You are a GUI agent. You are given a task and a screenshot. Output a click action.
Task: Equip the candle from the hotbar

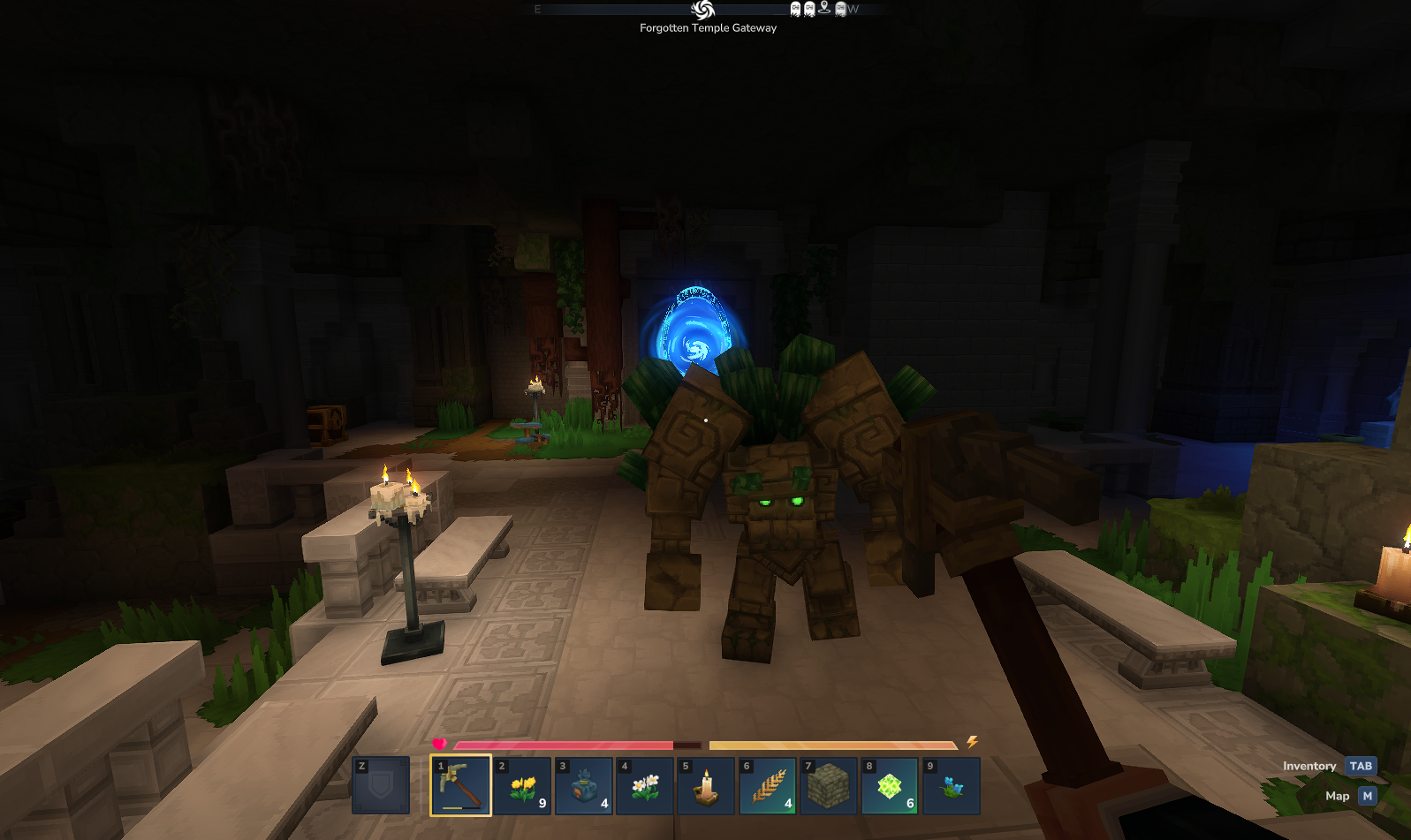[706, 785]
